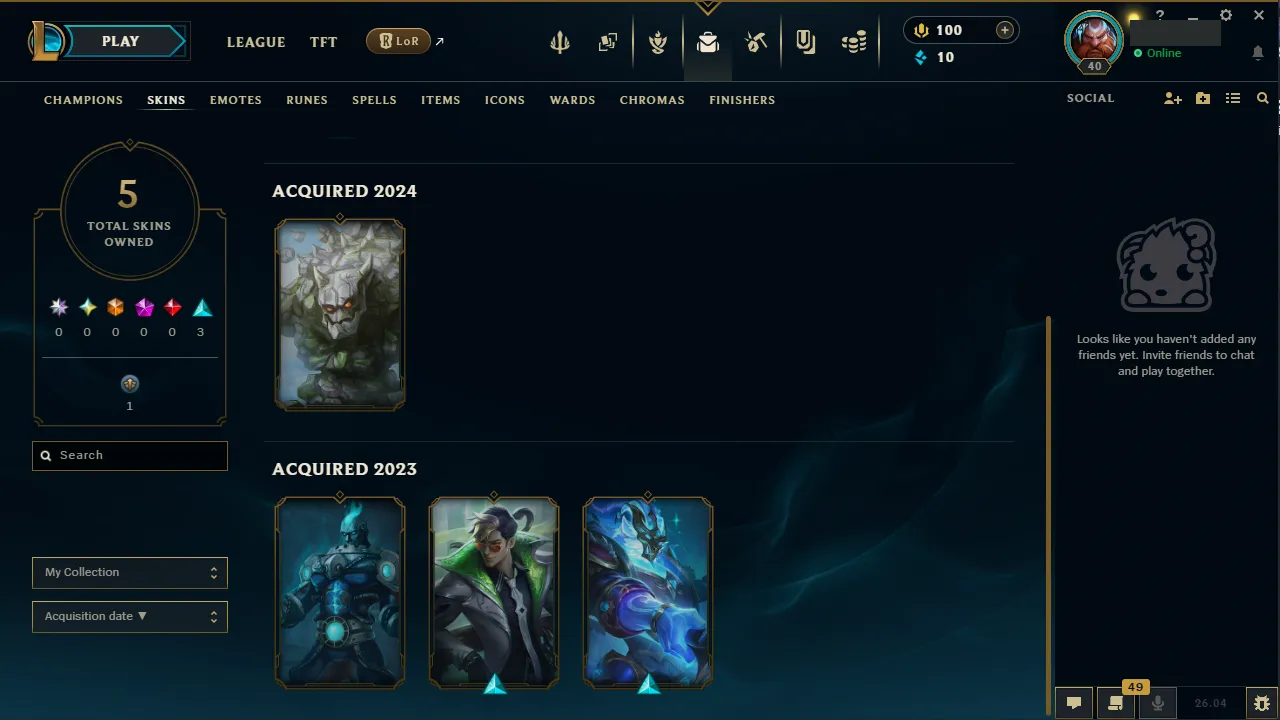
Task: Open Hextech crafting via the pickaxe icon
Action: [756, 41]
